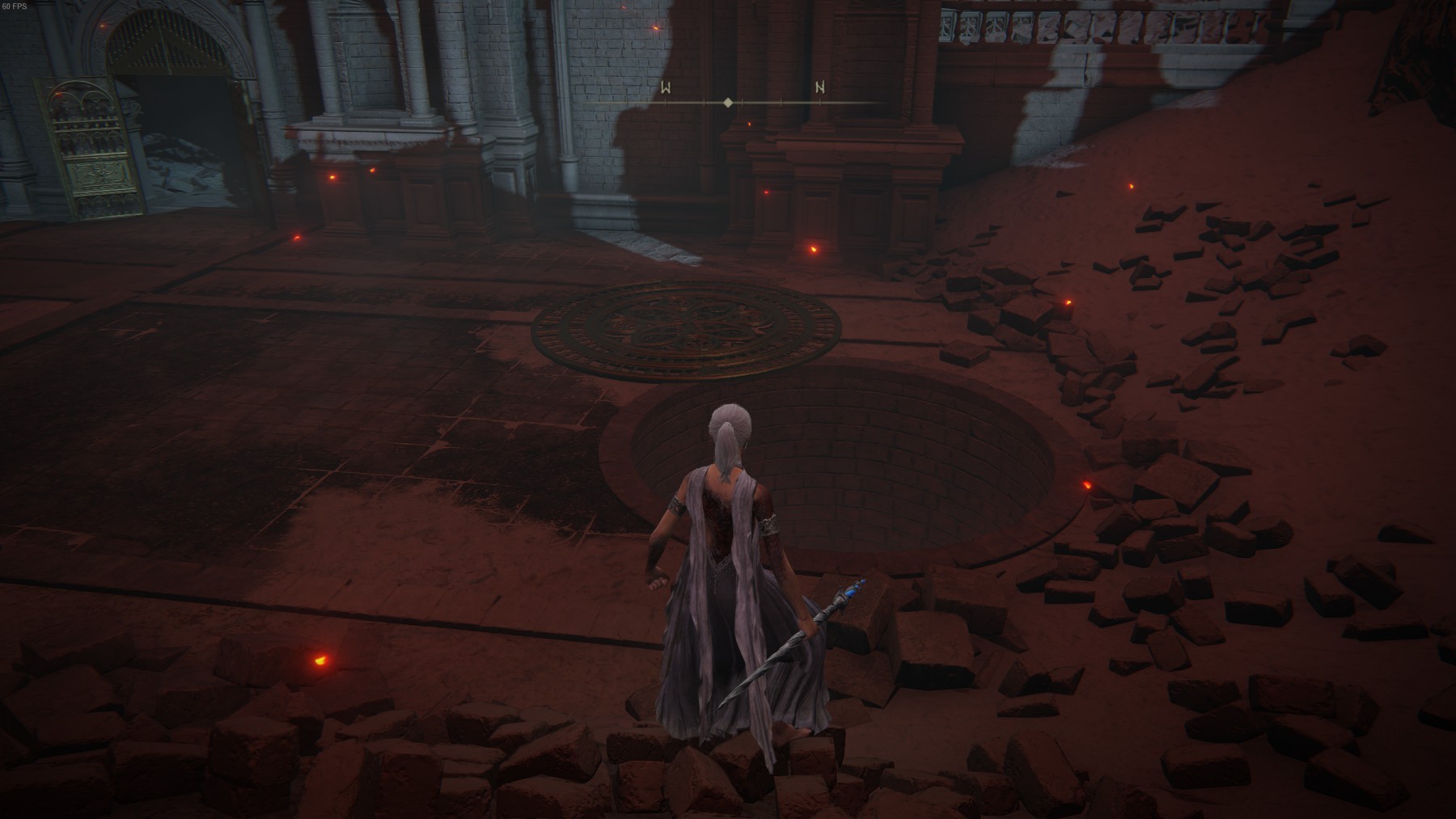Click the diamond marker on the compass

[728, 103]
